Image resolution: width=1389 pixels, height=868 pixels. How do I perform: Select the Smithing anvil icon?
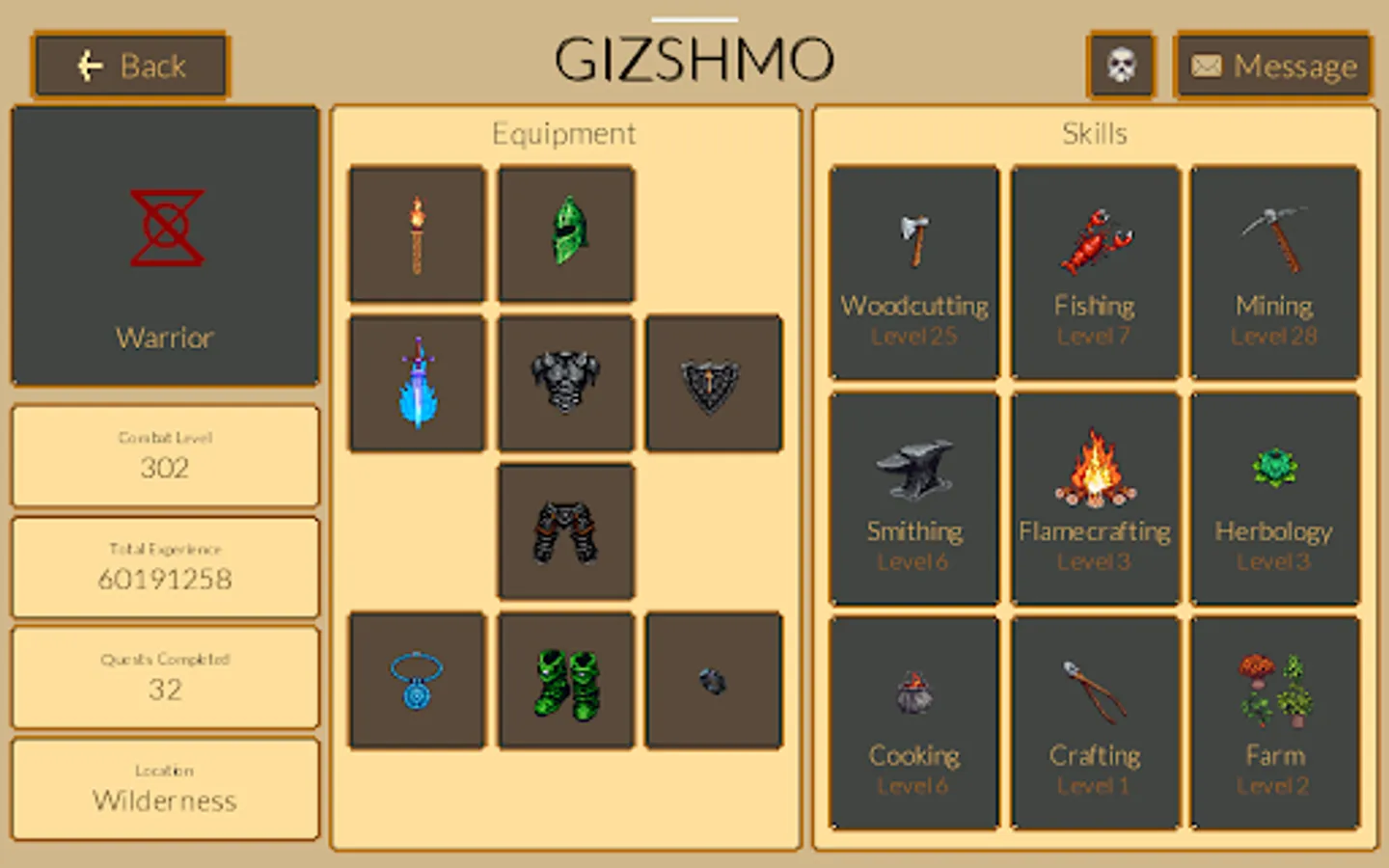913,466
